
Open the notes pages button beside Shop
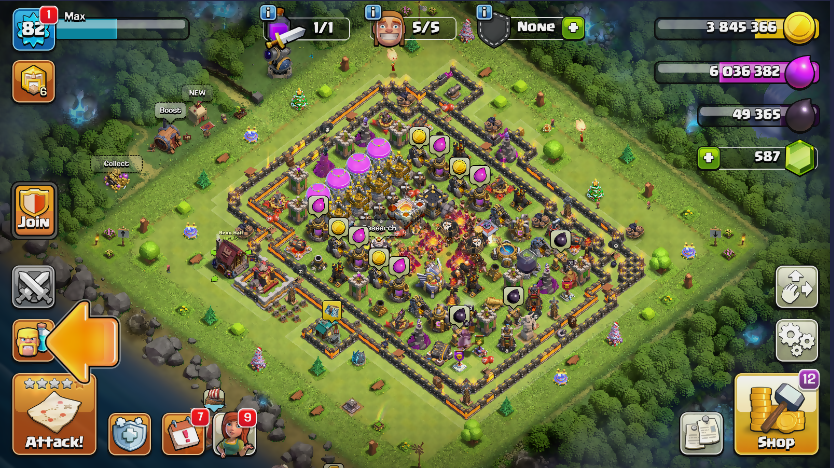click(x=701, y=432)
